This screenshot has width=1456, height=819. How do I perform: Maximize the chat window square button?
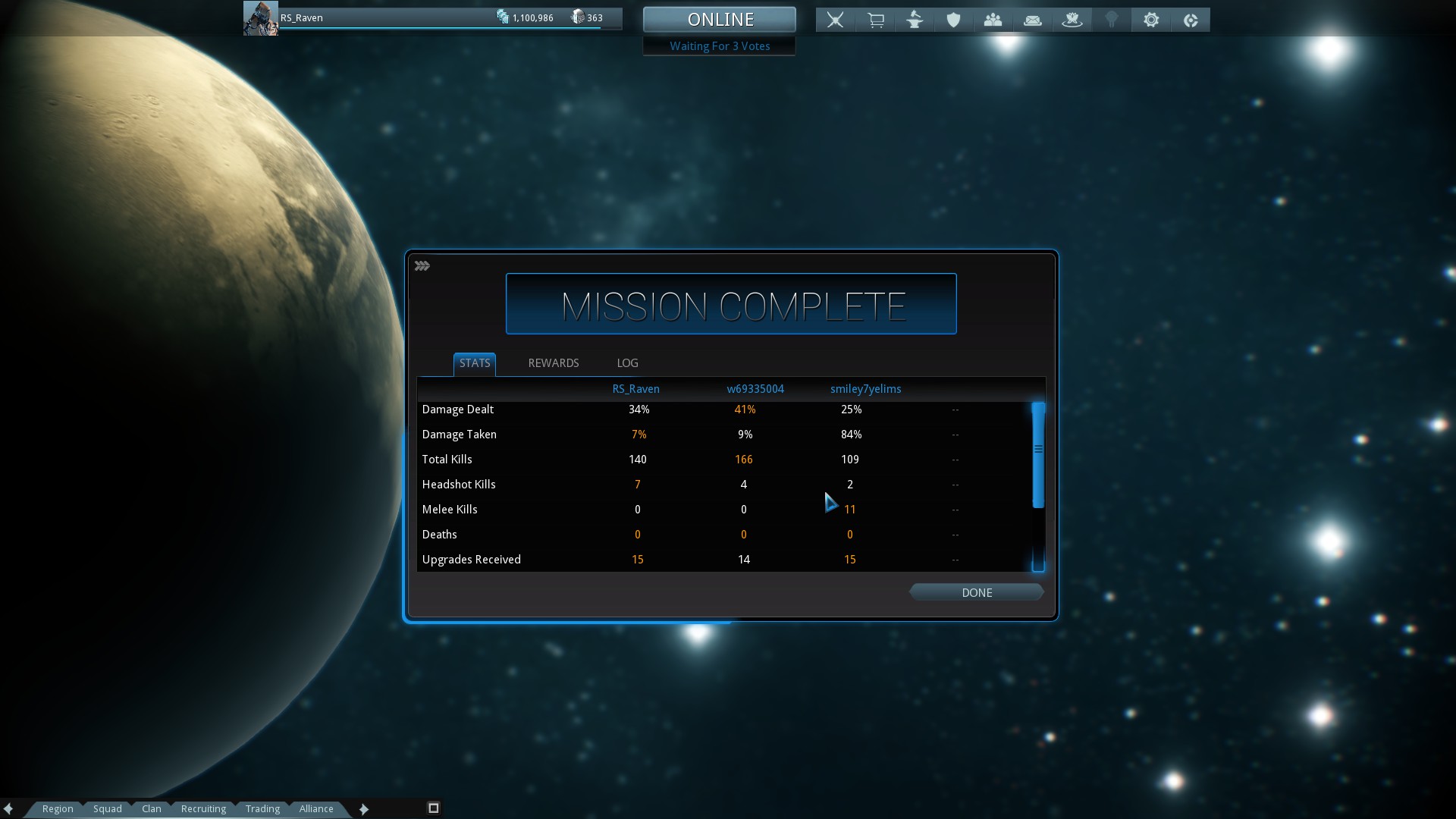click(434, 808)
